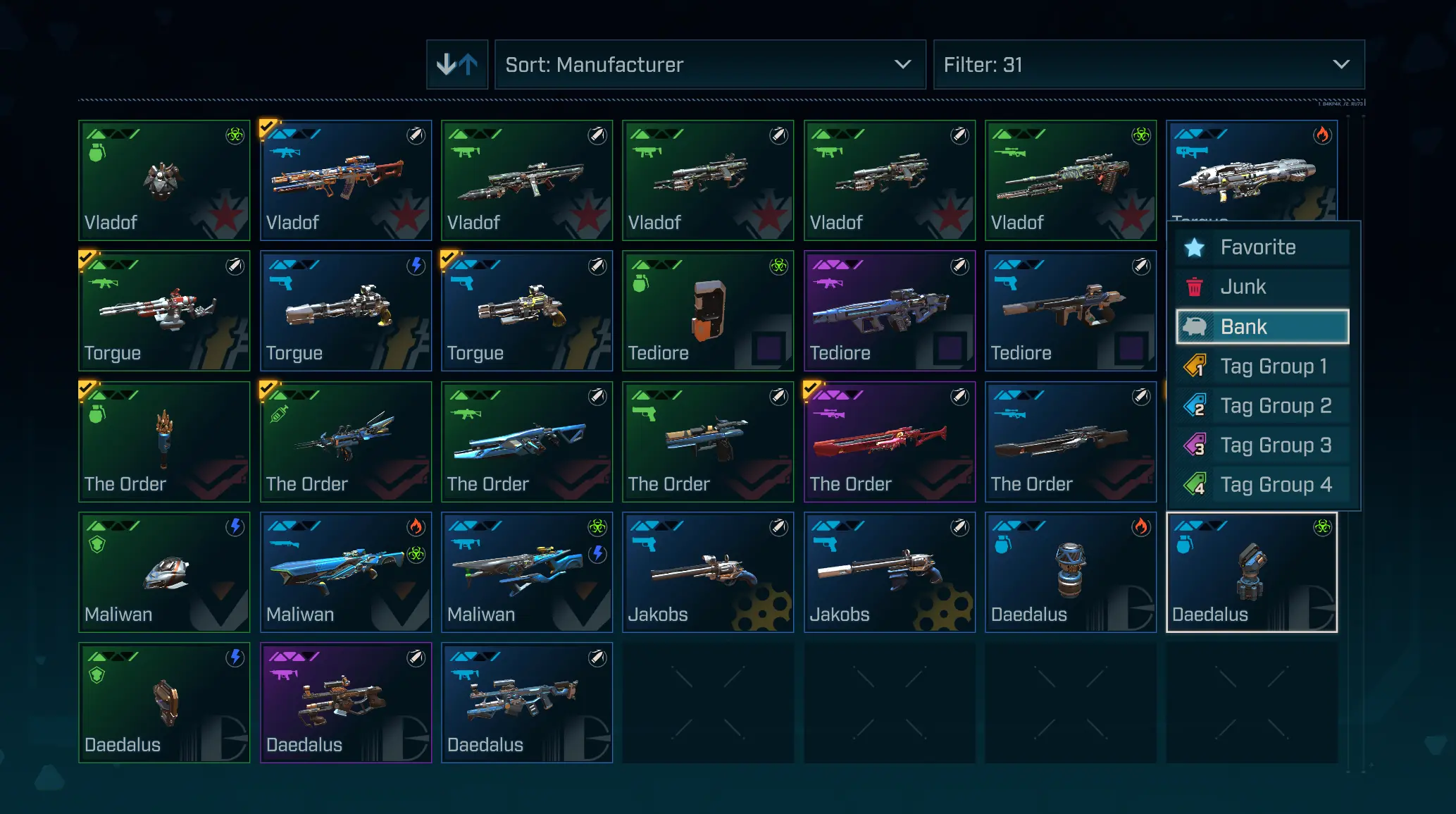The image size is (1456, 814).
Task: Select the red purple The Order sniper
Action: (889, 442)
